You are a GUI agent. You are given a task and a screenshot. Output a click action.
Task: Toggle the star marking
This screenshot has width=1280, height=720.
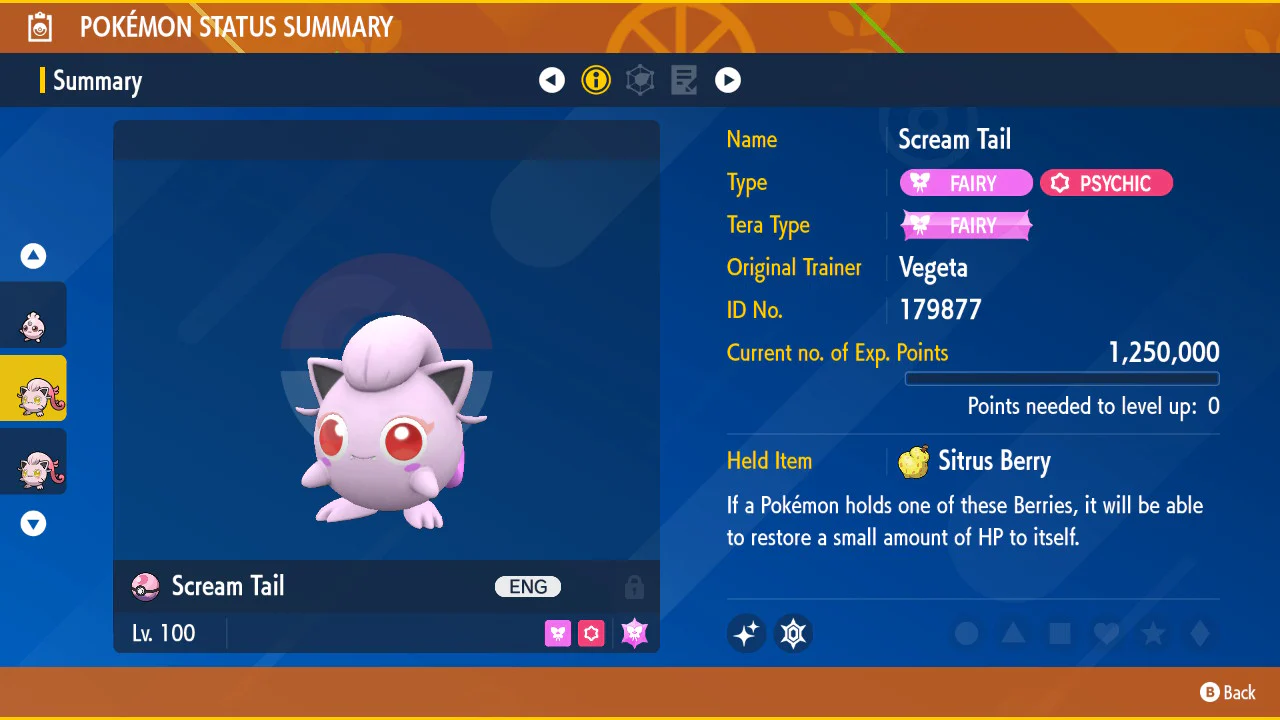1153,633
